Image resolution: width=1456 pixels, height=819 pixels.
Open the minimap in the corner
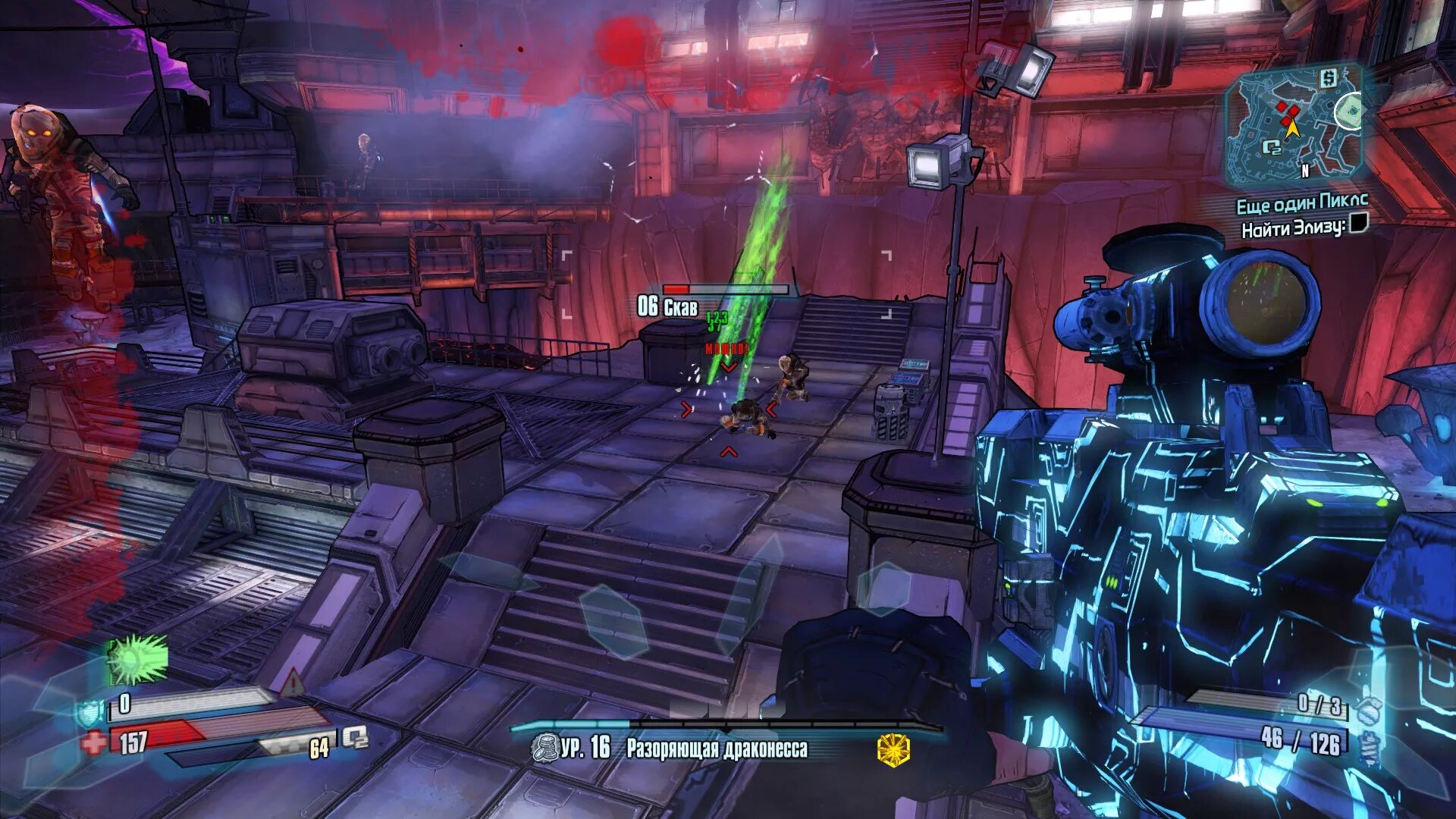(1294, 125)
